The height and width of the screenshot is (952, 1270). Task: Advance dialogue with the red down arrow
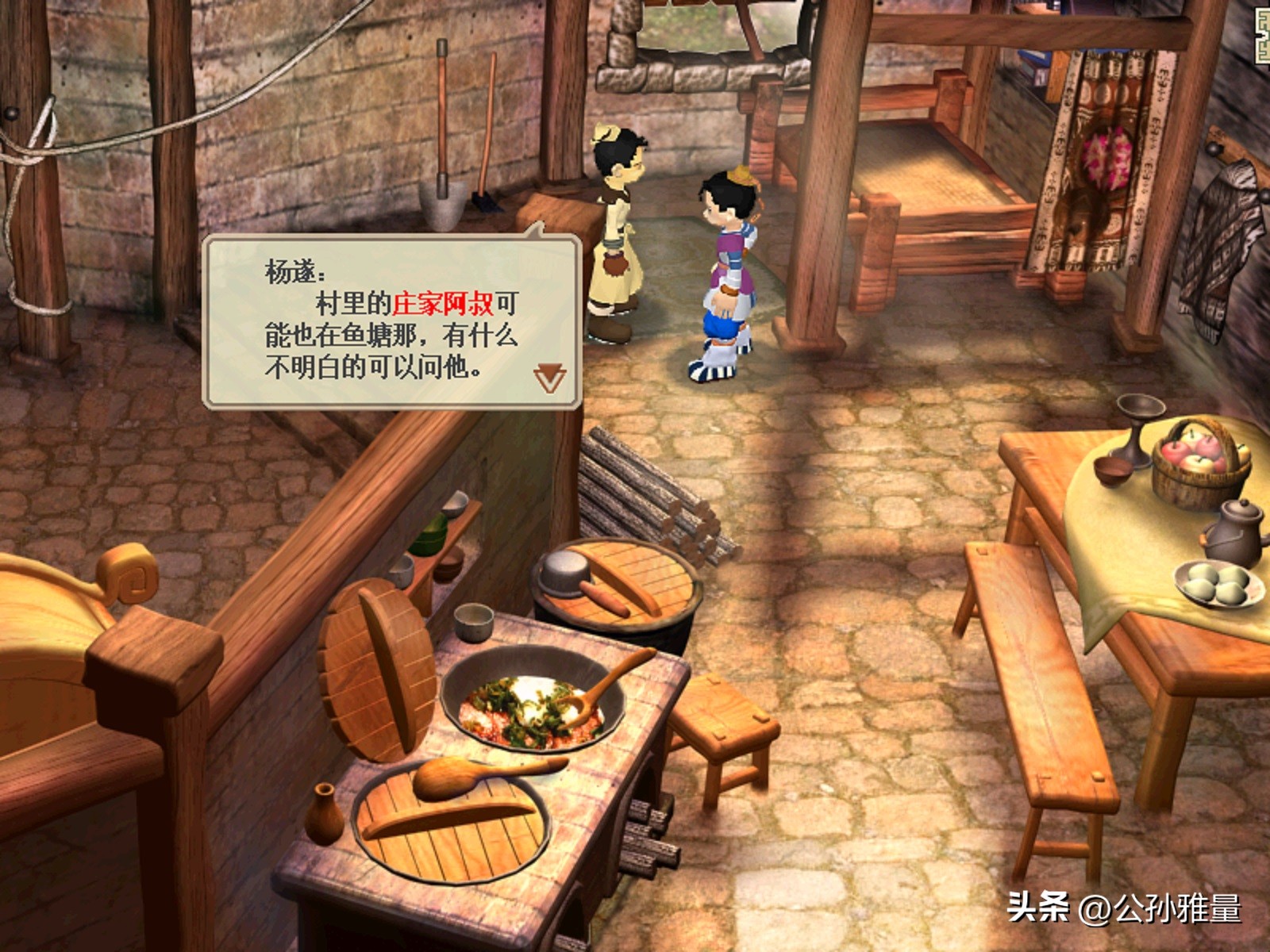[x=549, y=378]
